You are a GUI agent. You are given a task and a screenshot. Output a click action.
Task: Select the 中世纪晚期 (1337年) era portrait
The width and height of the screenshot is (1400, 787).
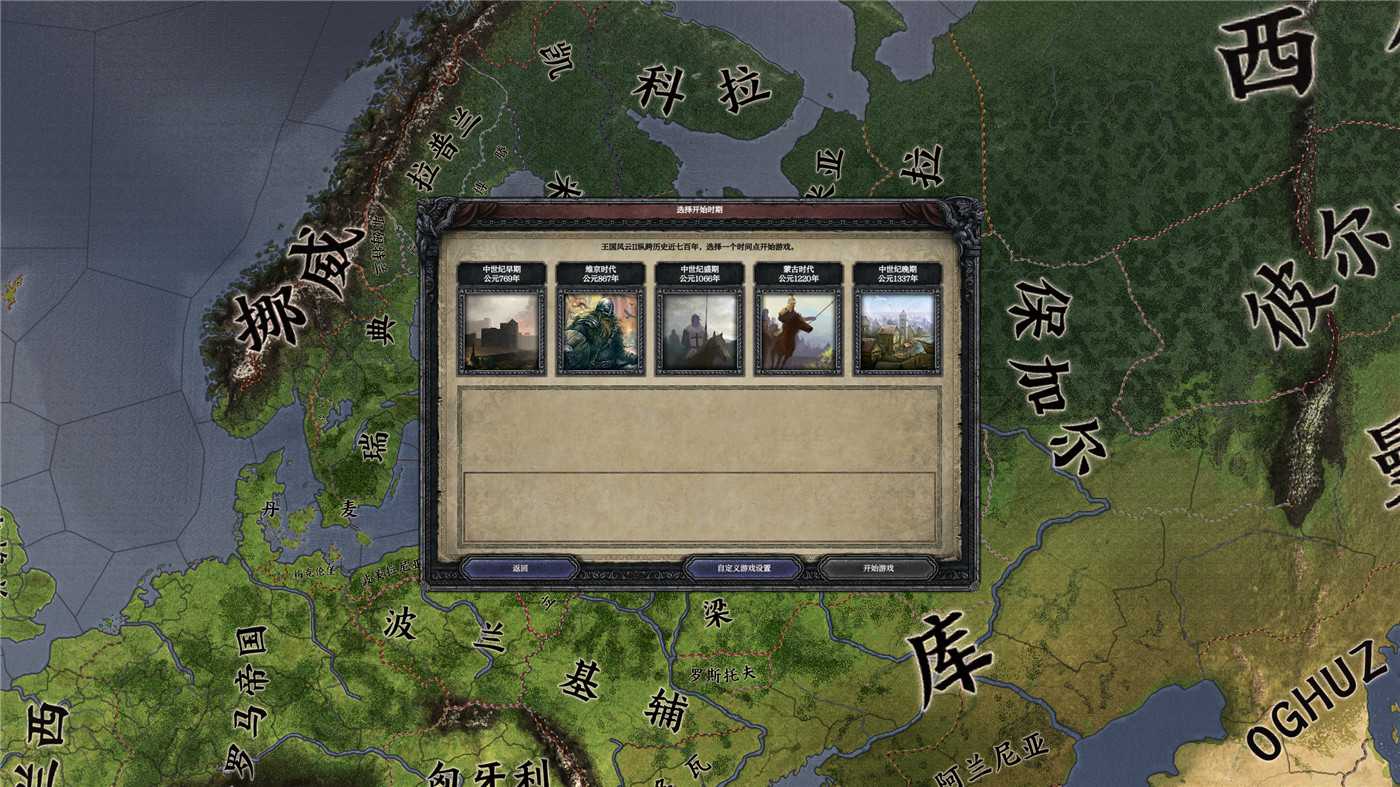899,331
